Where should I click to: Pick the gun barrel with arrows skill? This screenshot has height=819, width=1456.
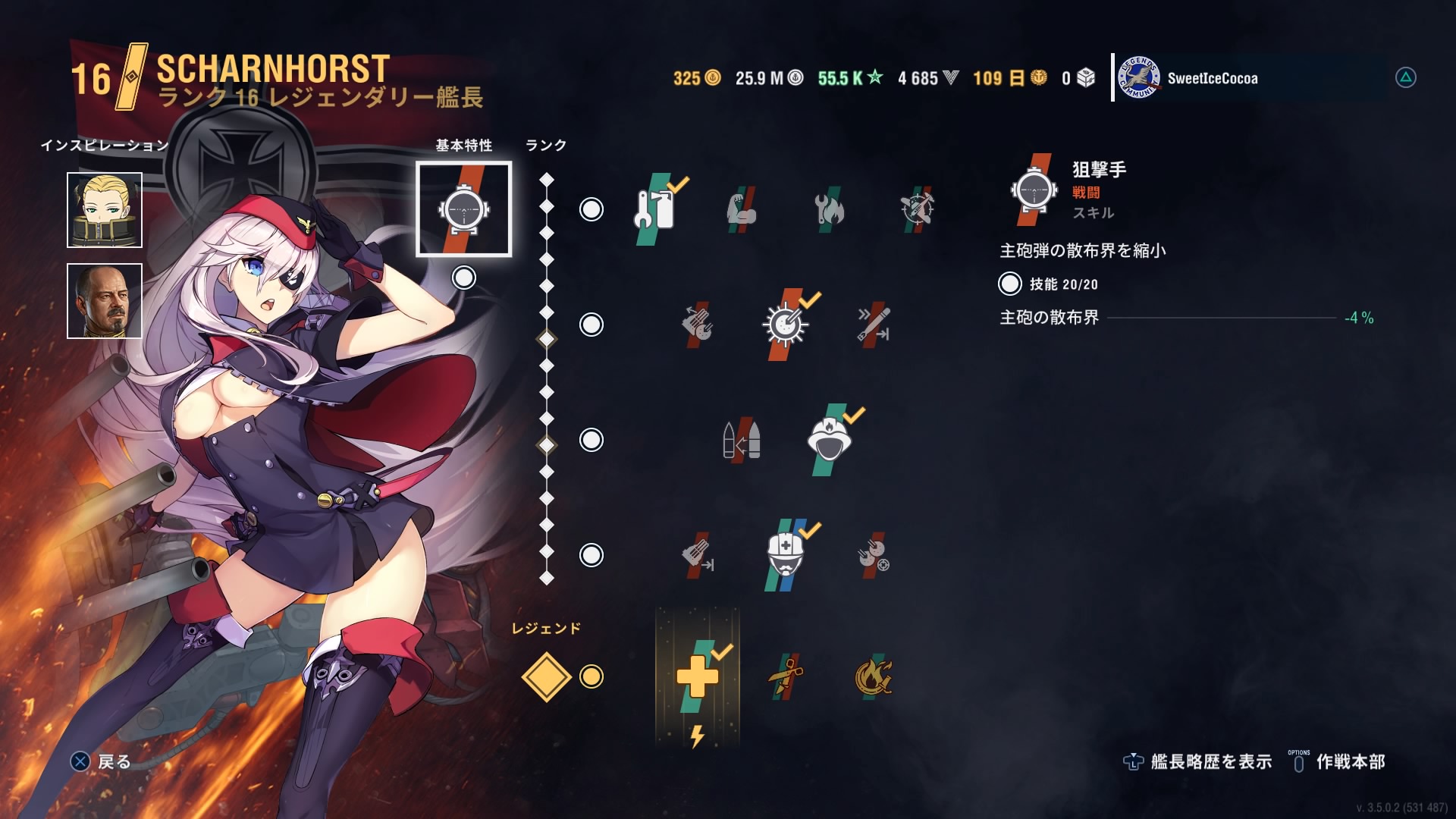(x=873, y=325)
